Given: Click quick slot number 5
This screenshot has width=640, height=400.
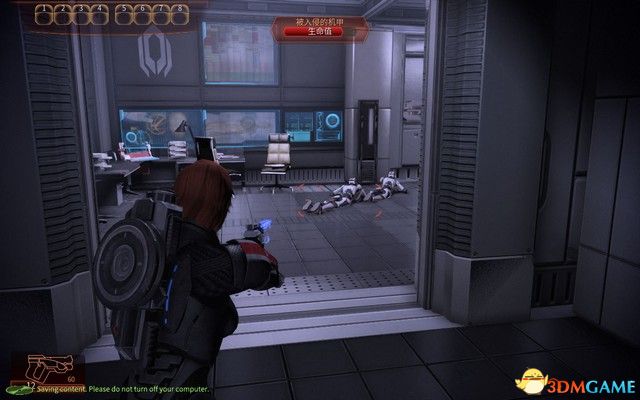Looking at the screenshot, I should pos(124,15).
